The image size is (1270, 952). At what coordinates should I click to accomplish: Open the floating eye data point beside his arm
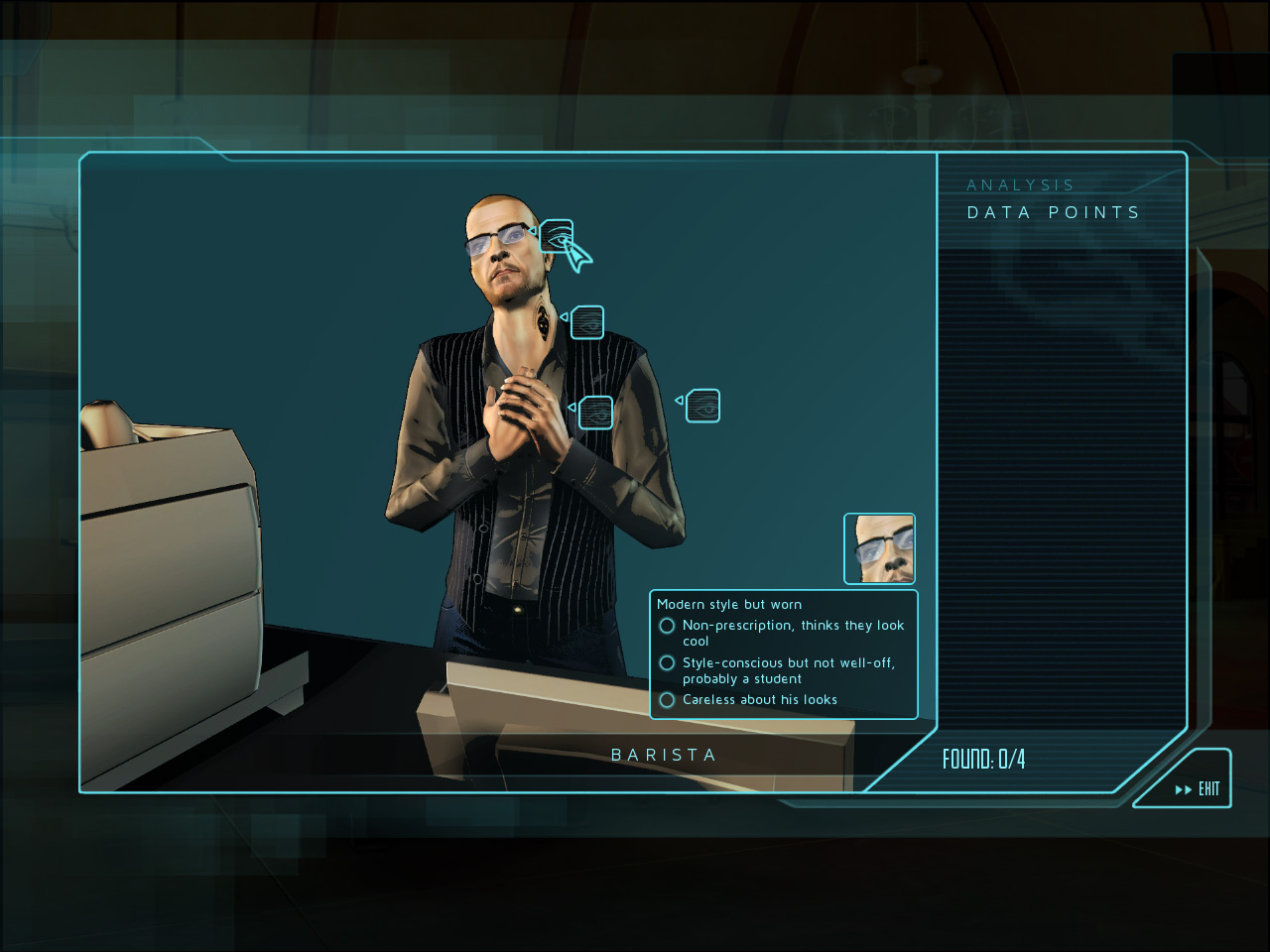[702, 405]
